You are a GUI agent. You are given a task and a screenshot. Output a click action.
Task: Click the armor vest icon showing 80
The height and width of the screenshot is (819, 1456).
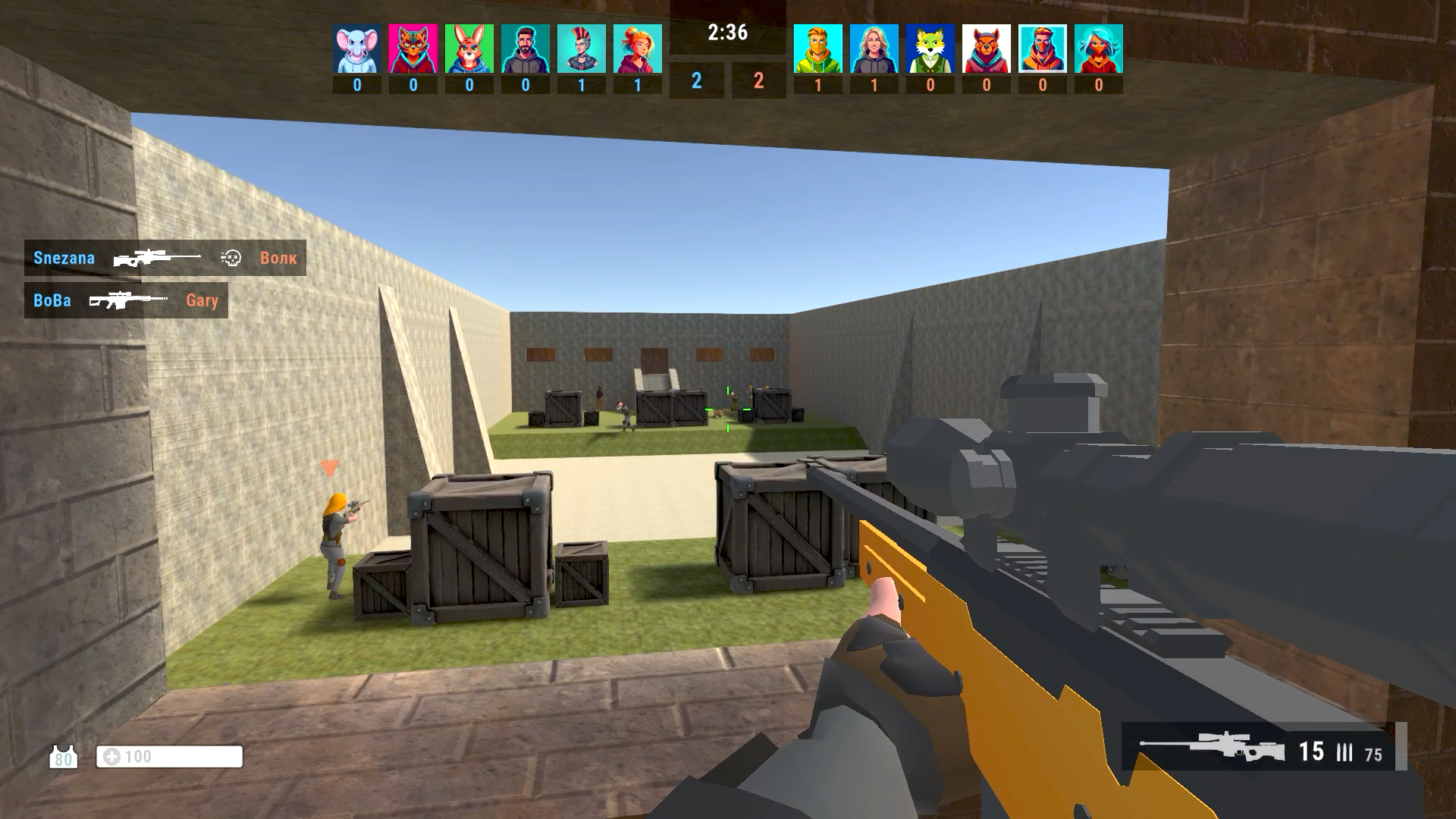pos(64,756)
